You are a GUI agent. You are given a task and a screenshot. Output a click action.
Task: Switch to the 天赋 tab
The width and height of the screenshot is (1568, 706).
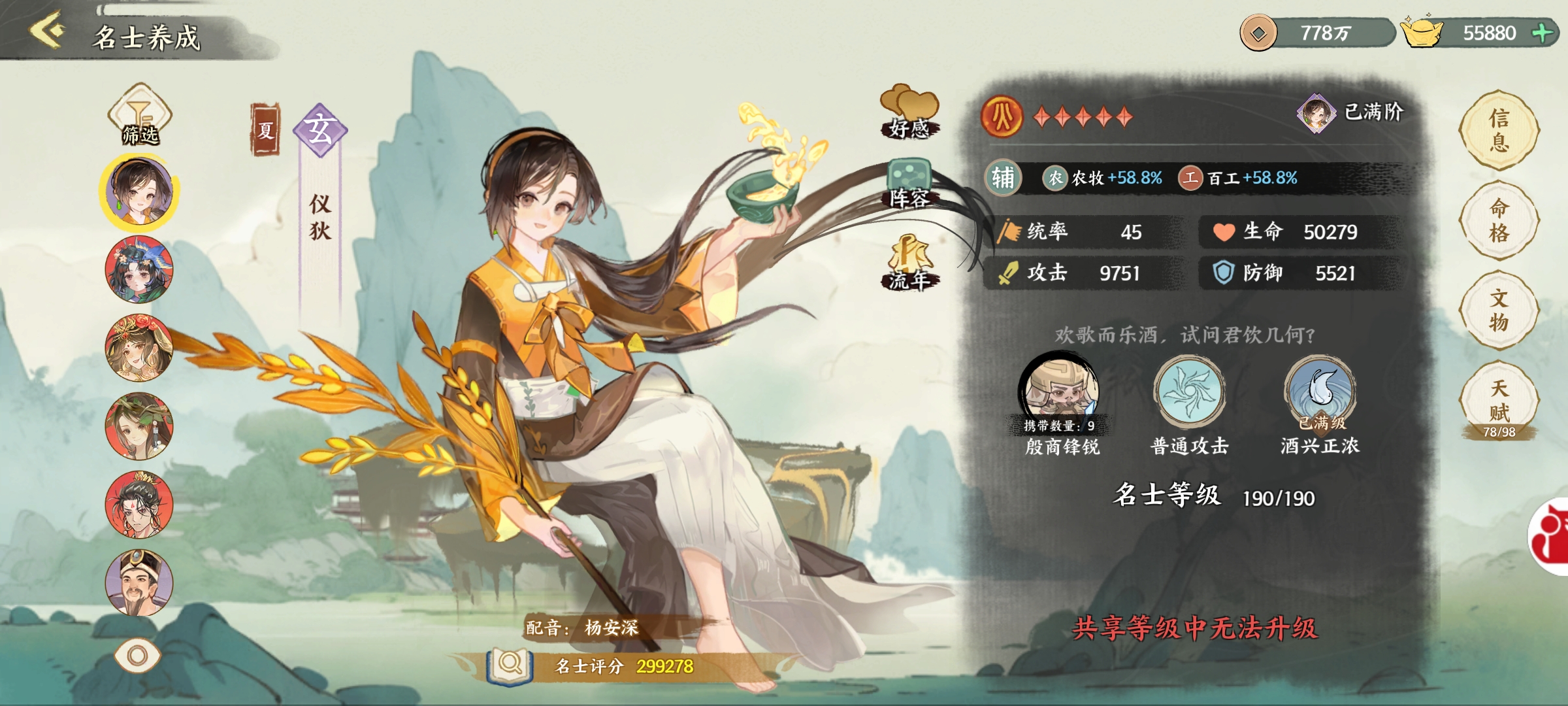pyautogui.click(x=1499, y=401)
